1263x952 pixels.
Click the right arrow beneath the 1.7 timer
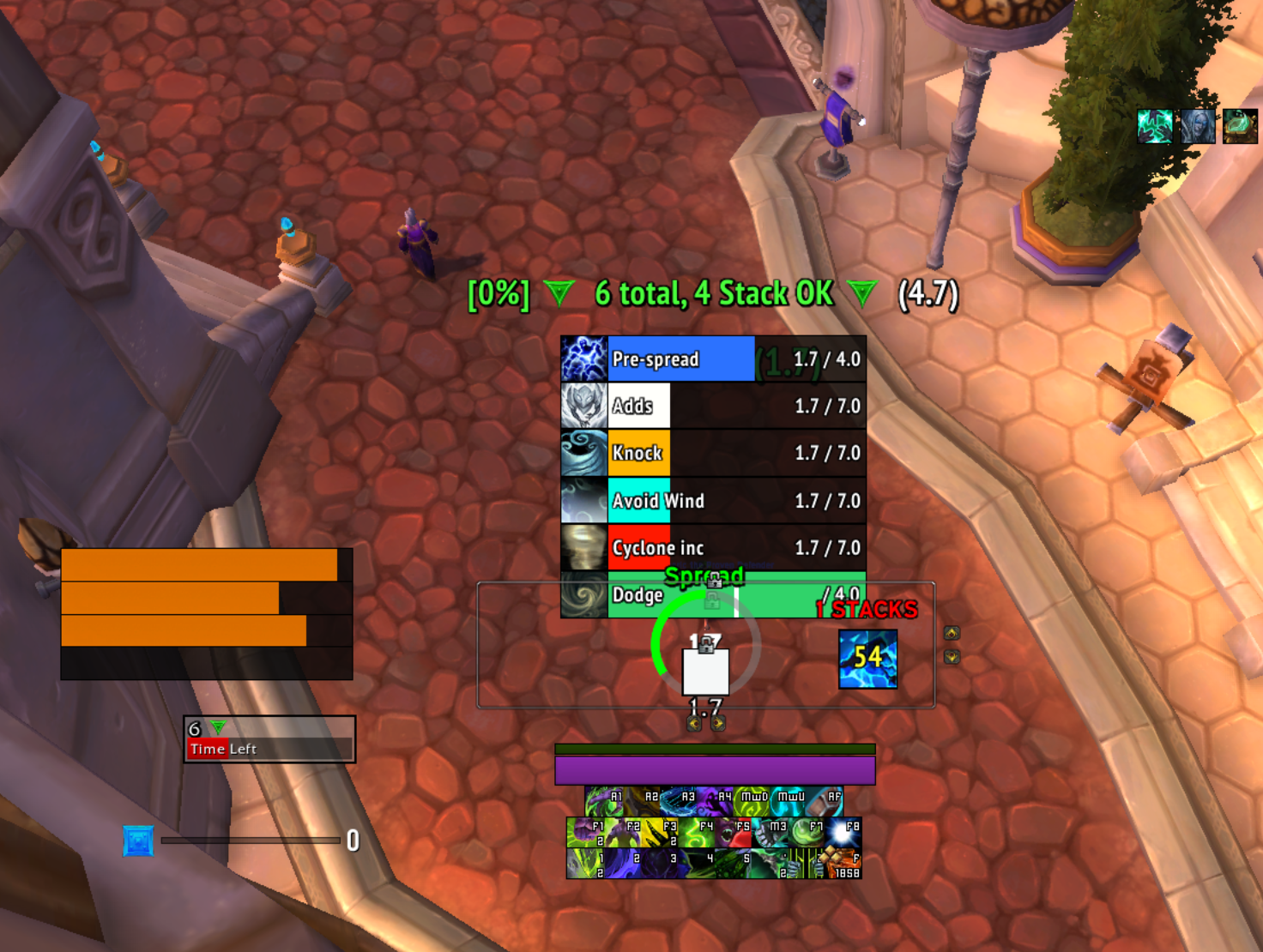point(718,723)
